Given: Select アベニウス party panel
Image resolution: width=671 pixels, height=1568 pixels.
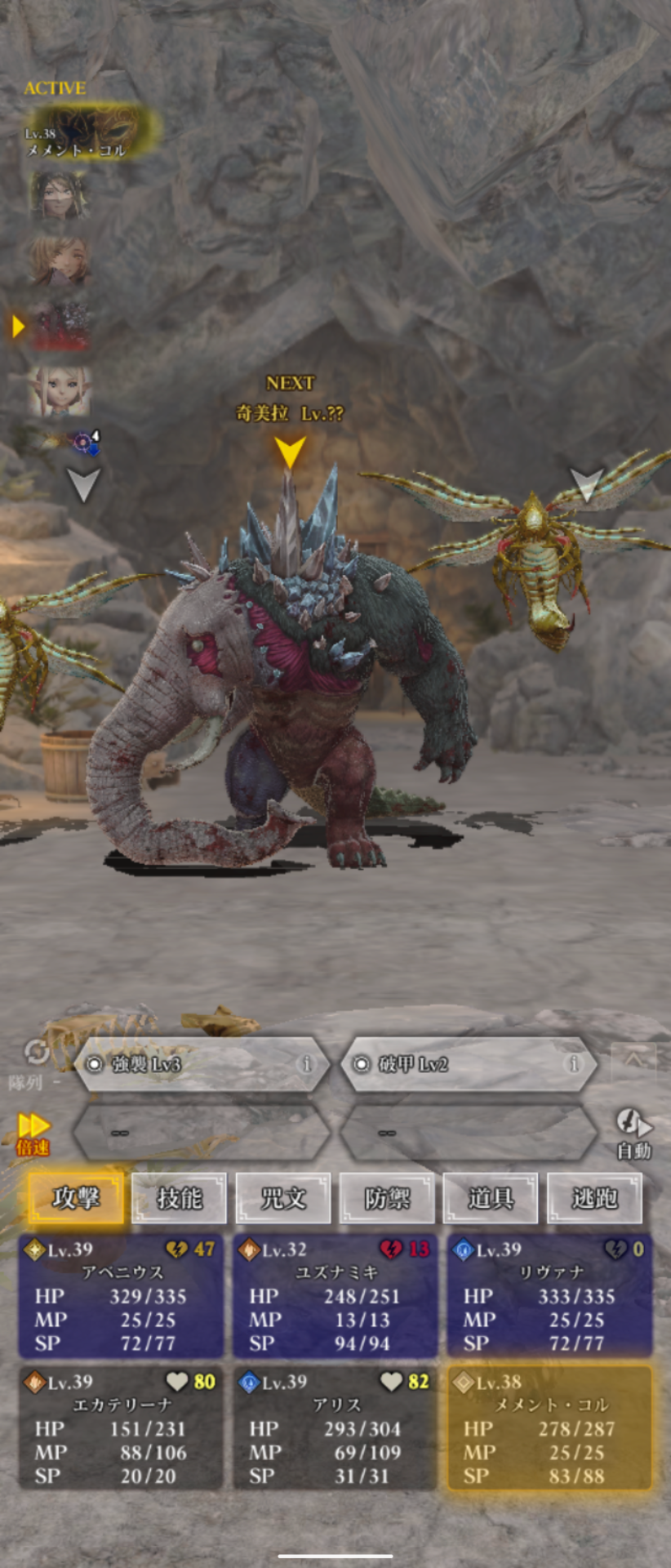Looking at the screenshot, I should tap(121, 1296).
